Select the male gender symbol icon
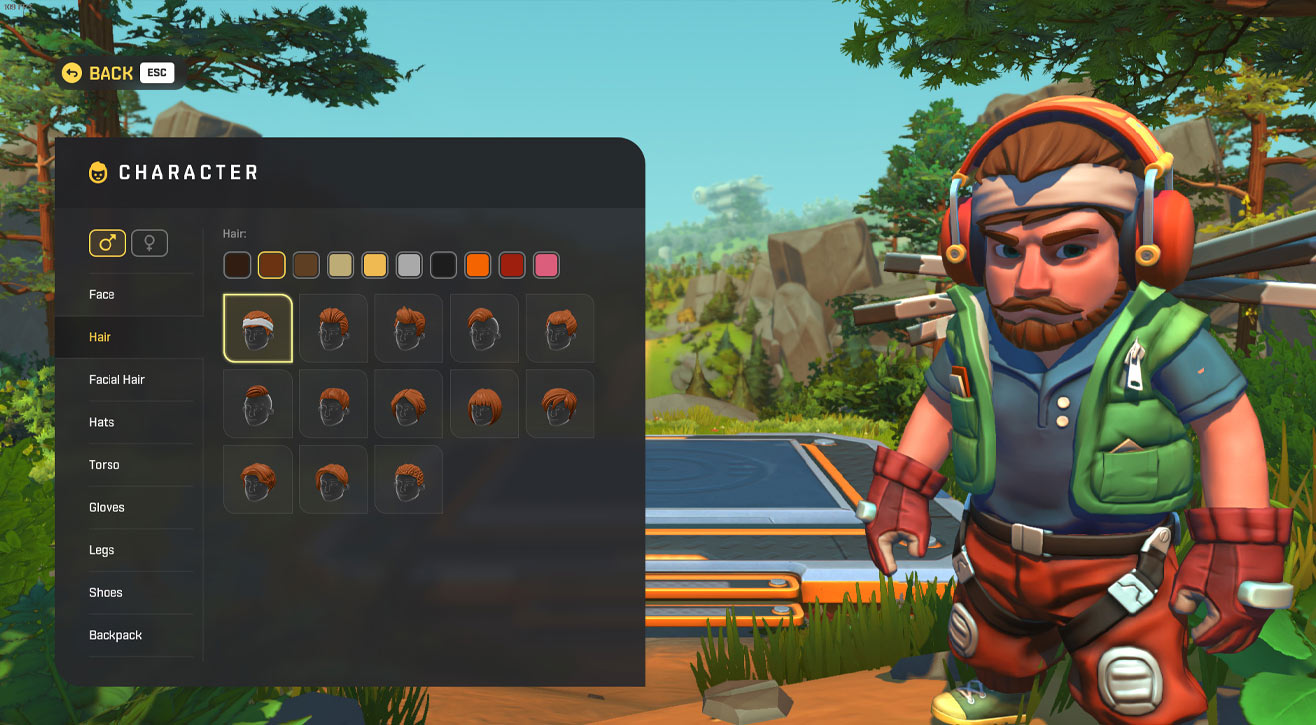The image size is (1316, 725). point(107,242)
